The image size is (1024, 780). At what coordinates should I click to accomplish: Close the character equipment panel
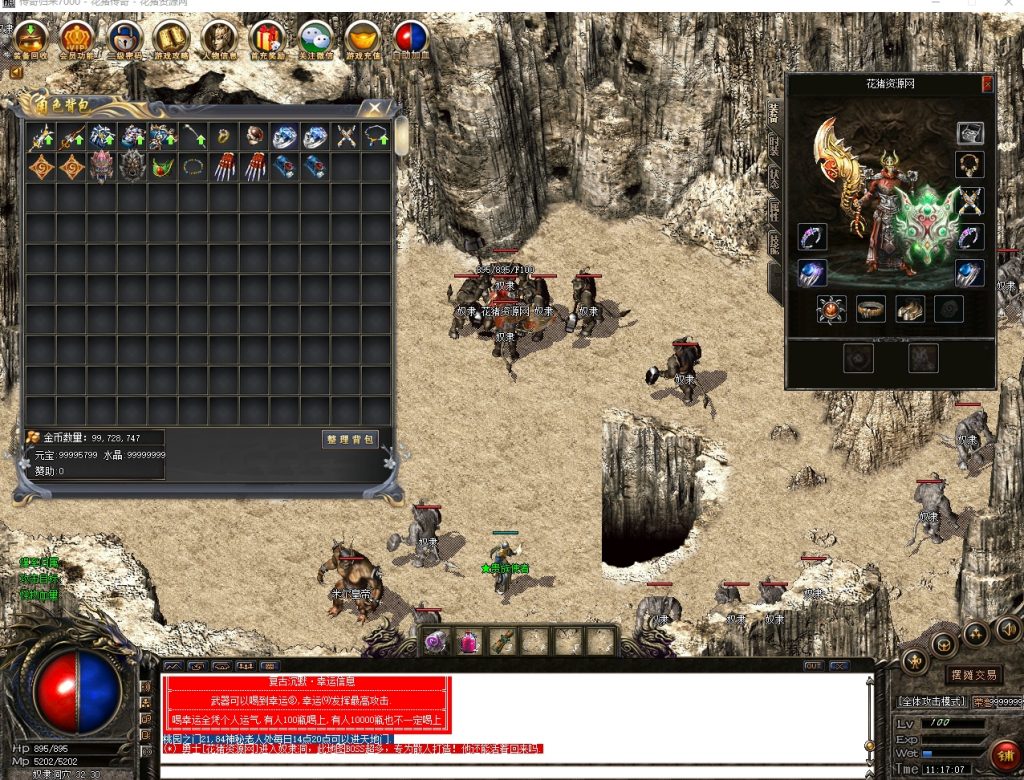tap(987, 84)
